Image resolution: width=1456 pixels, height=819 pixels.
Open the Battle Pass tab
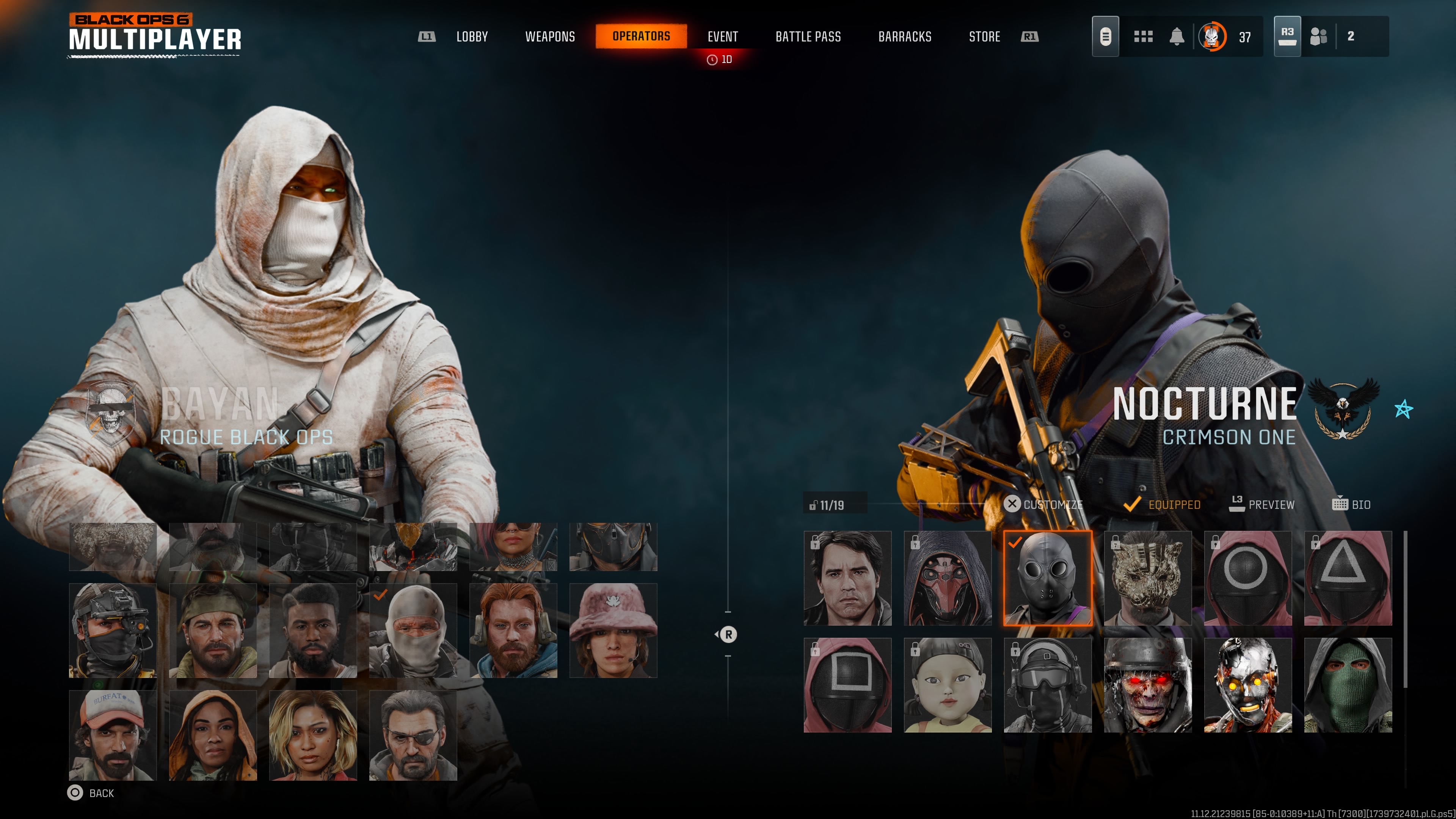point(808,37)
